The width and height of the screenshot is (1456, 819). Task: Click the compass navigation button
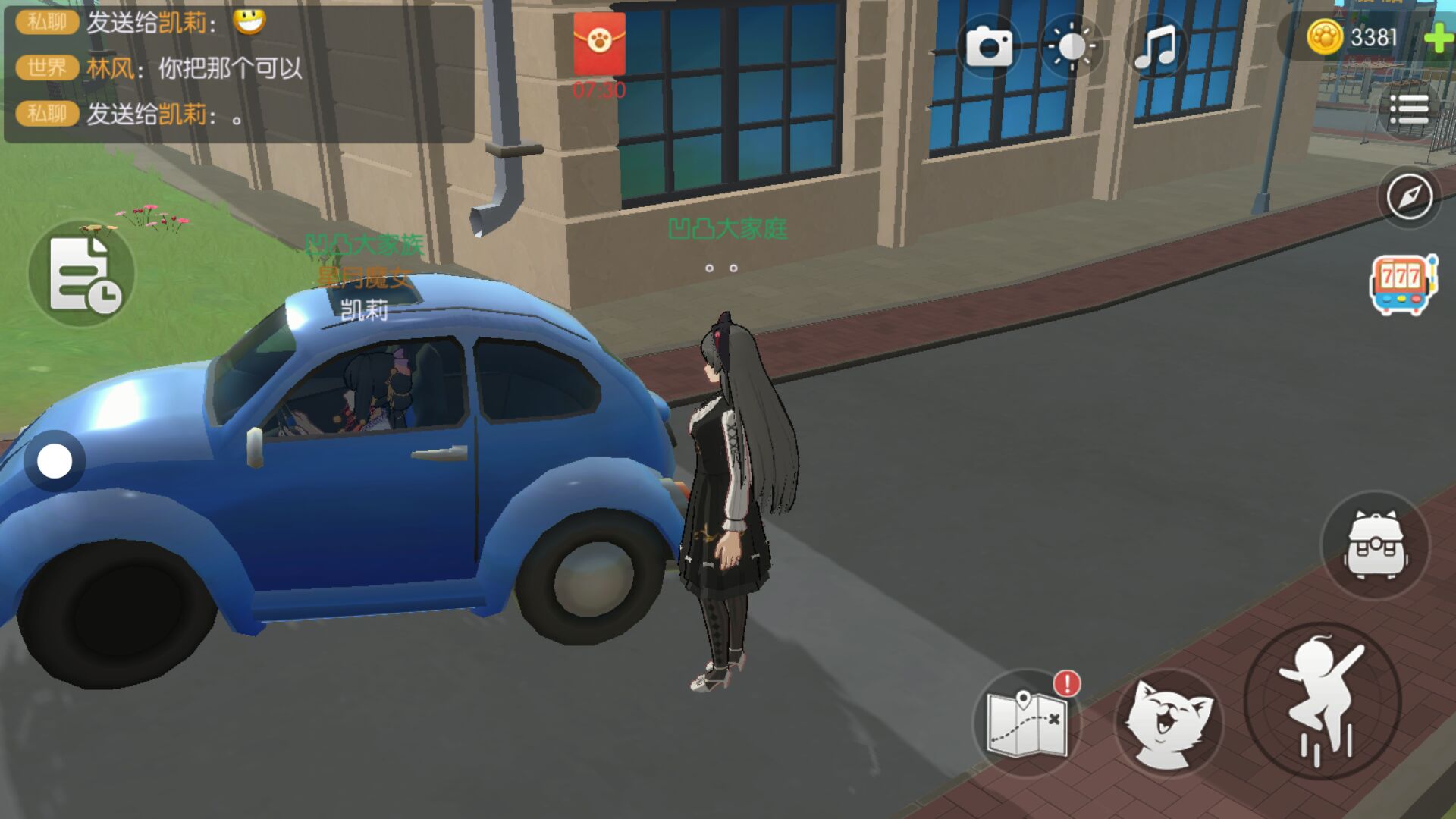click(x=1409, y=197)
